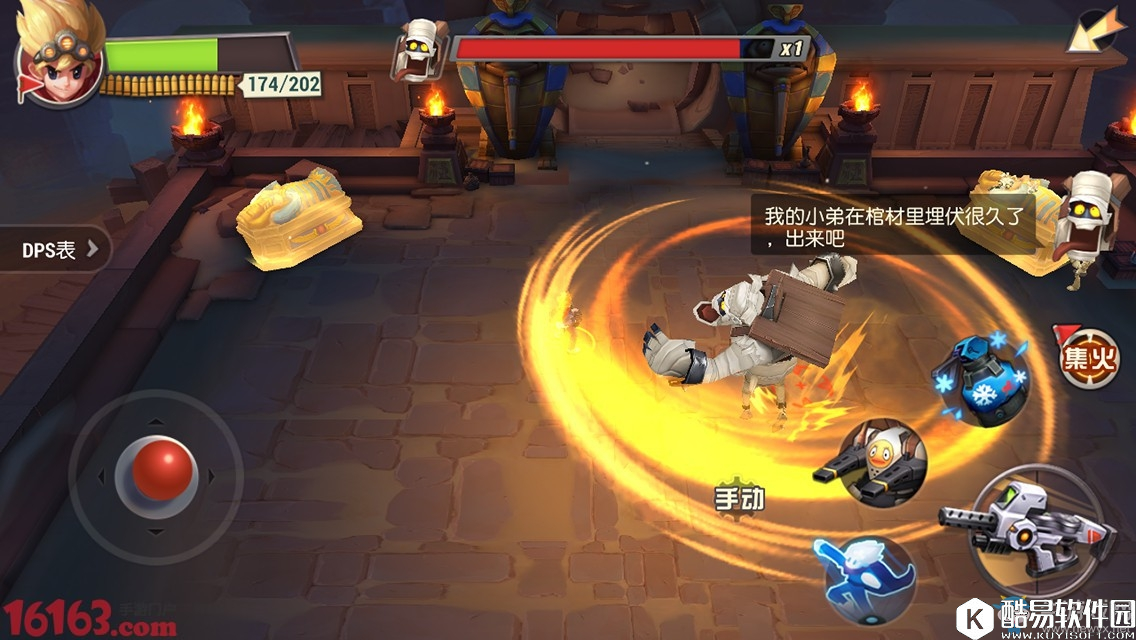1136x640 pixels.
Task: Activate the ice grenade skill
Action: pos(979,377)
